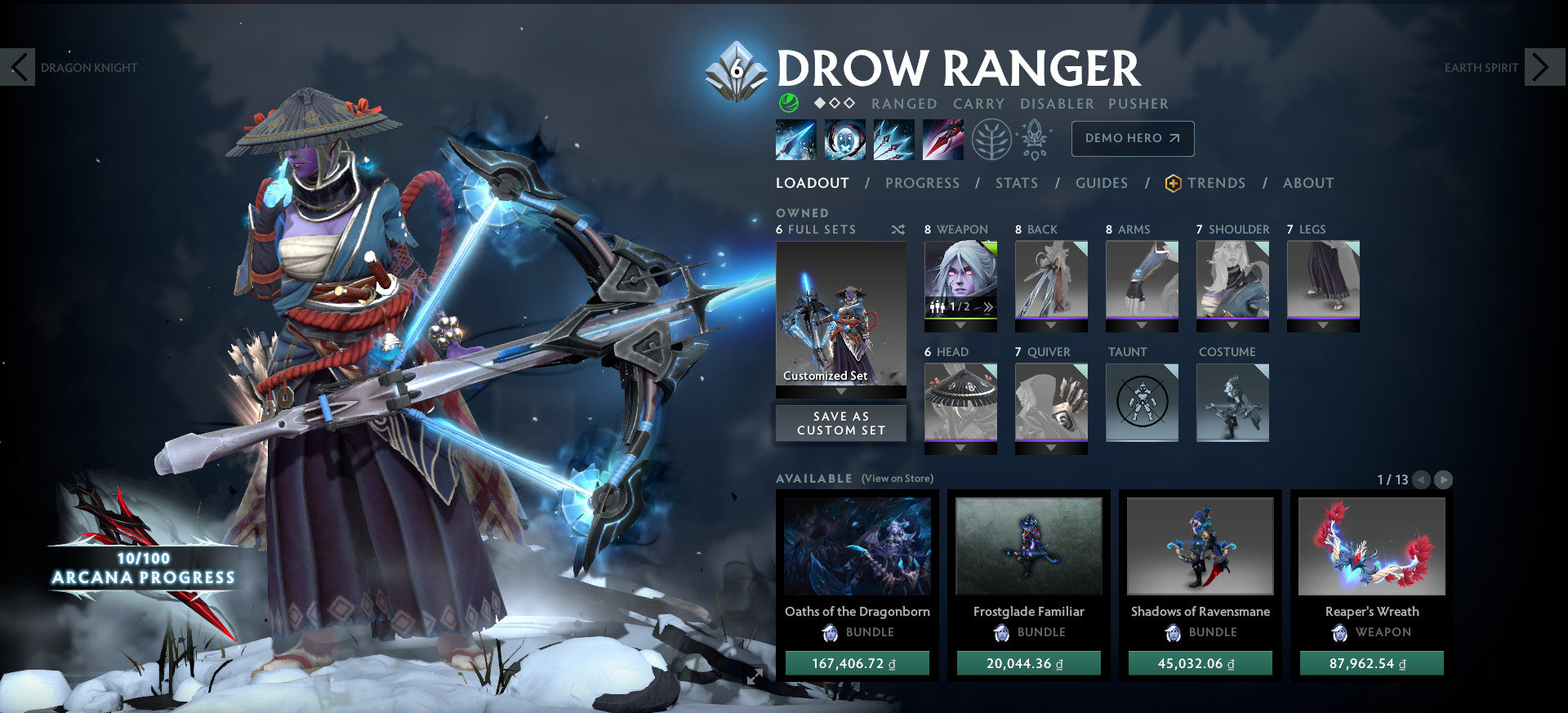Click the Demo Hero button
The height and width of the screenshot is (713, 1568).
tap(1132, 139)
